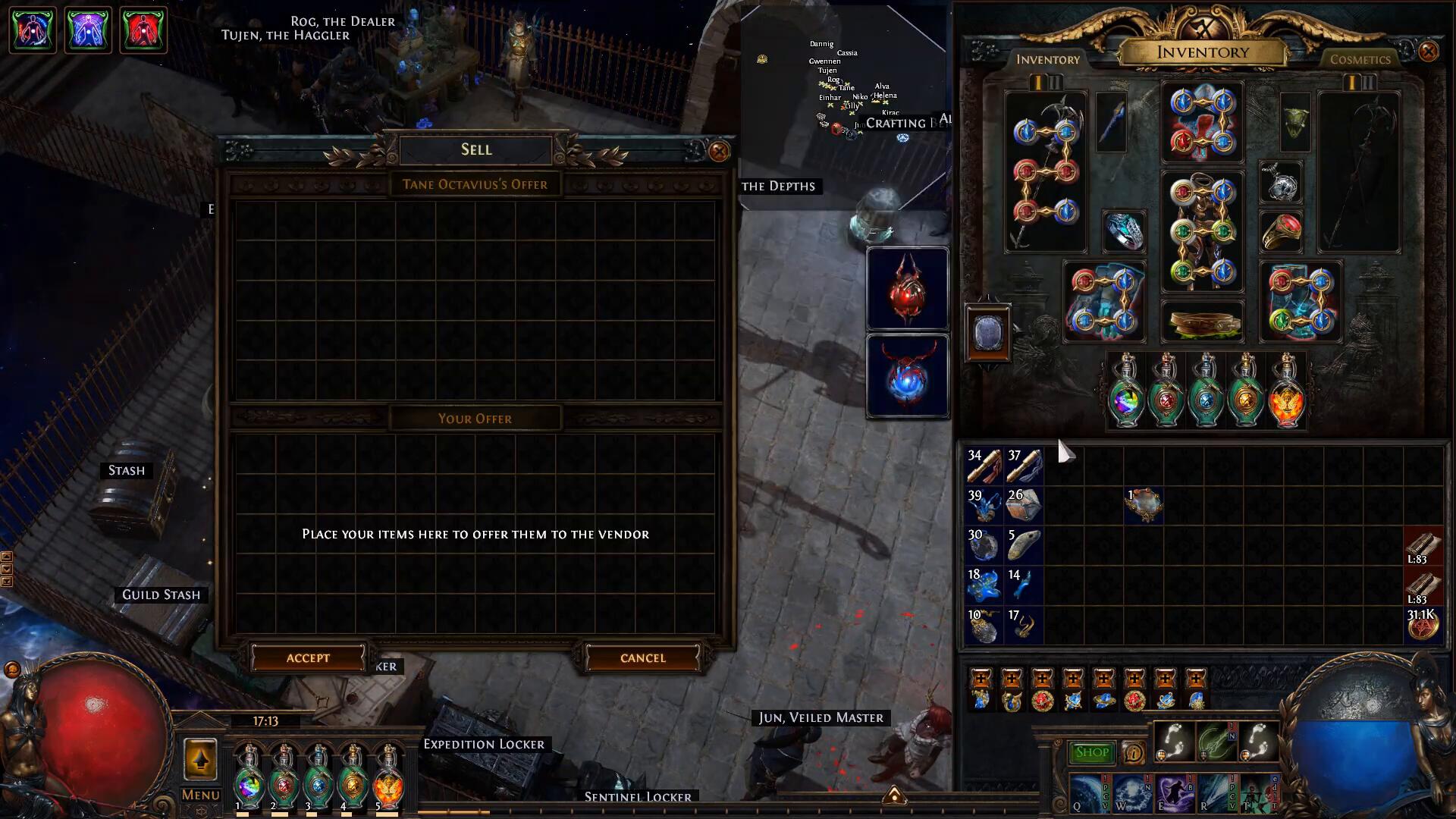Switch to the Cosmetics tab
This screenshot has height=819, width=1456.
(x=1360, y=59)
